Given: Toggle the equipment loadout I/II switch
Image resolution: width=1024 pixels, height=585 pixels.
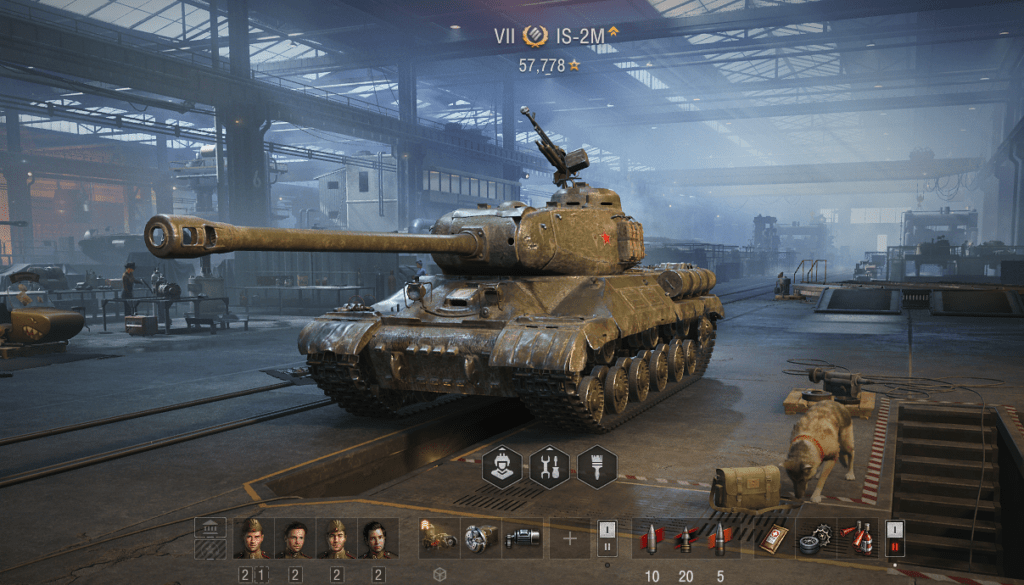Looking at the screenshot, I should click(x=607, y=538).
